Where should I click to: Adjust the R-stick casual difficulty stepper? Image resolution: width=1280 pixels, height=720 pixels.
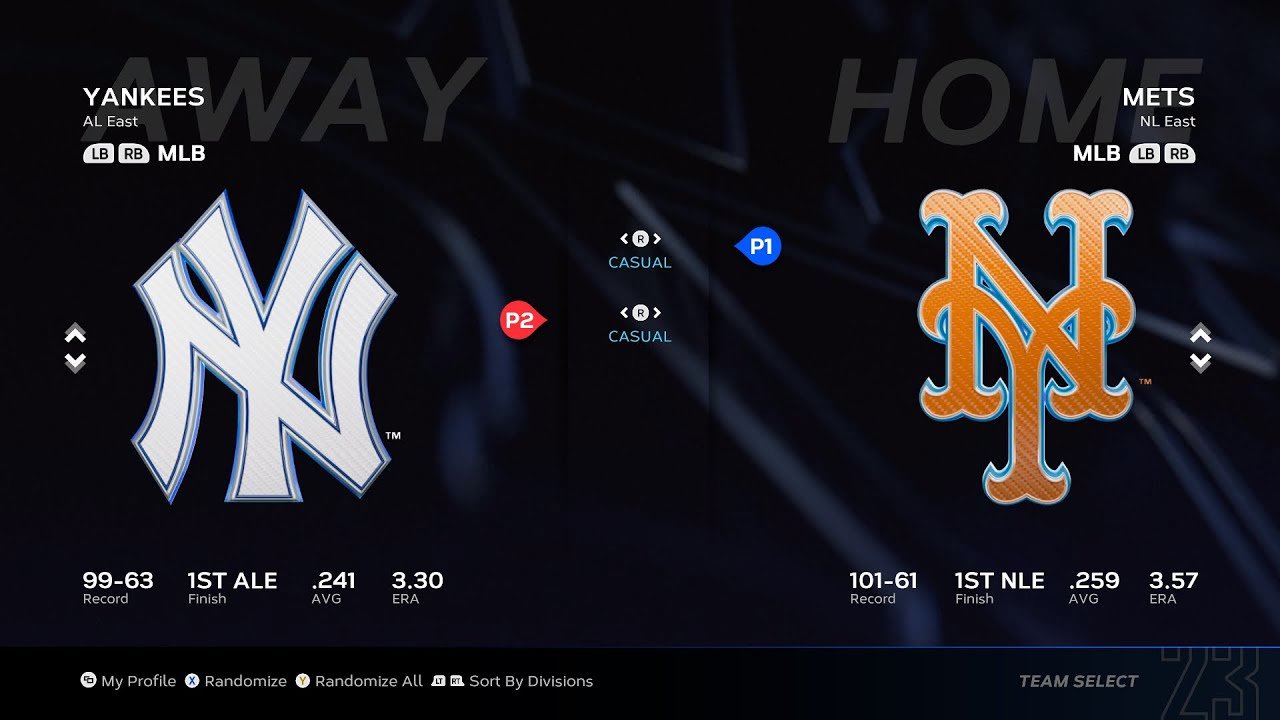[639, 239]
